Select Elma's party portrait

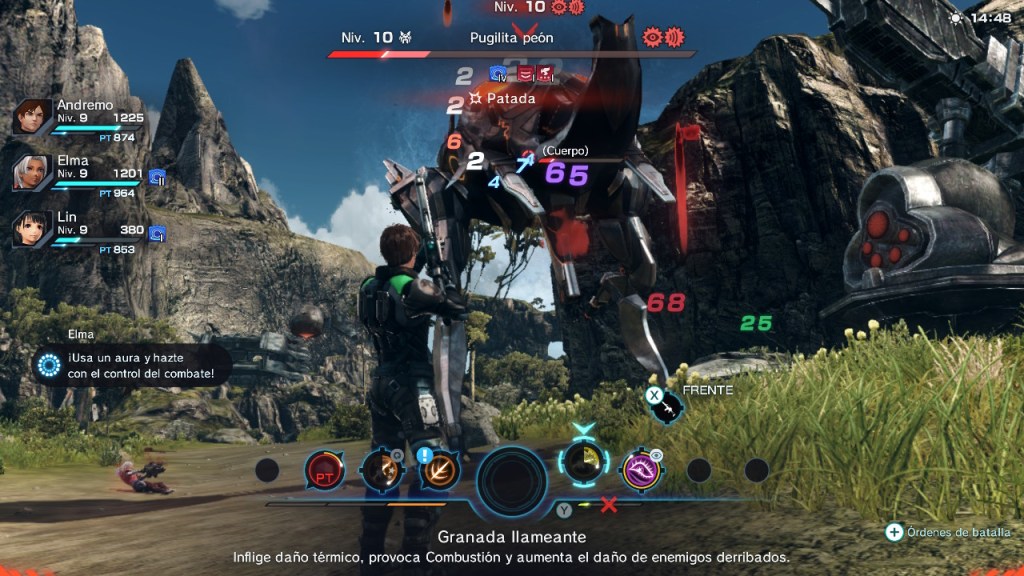(x=32, y=172)
